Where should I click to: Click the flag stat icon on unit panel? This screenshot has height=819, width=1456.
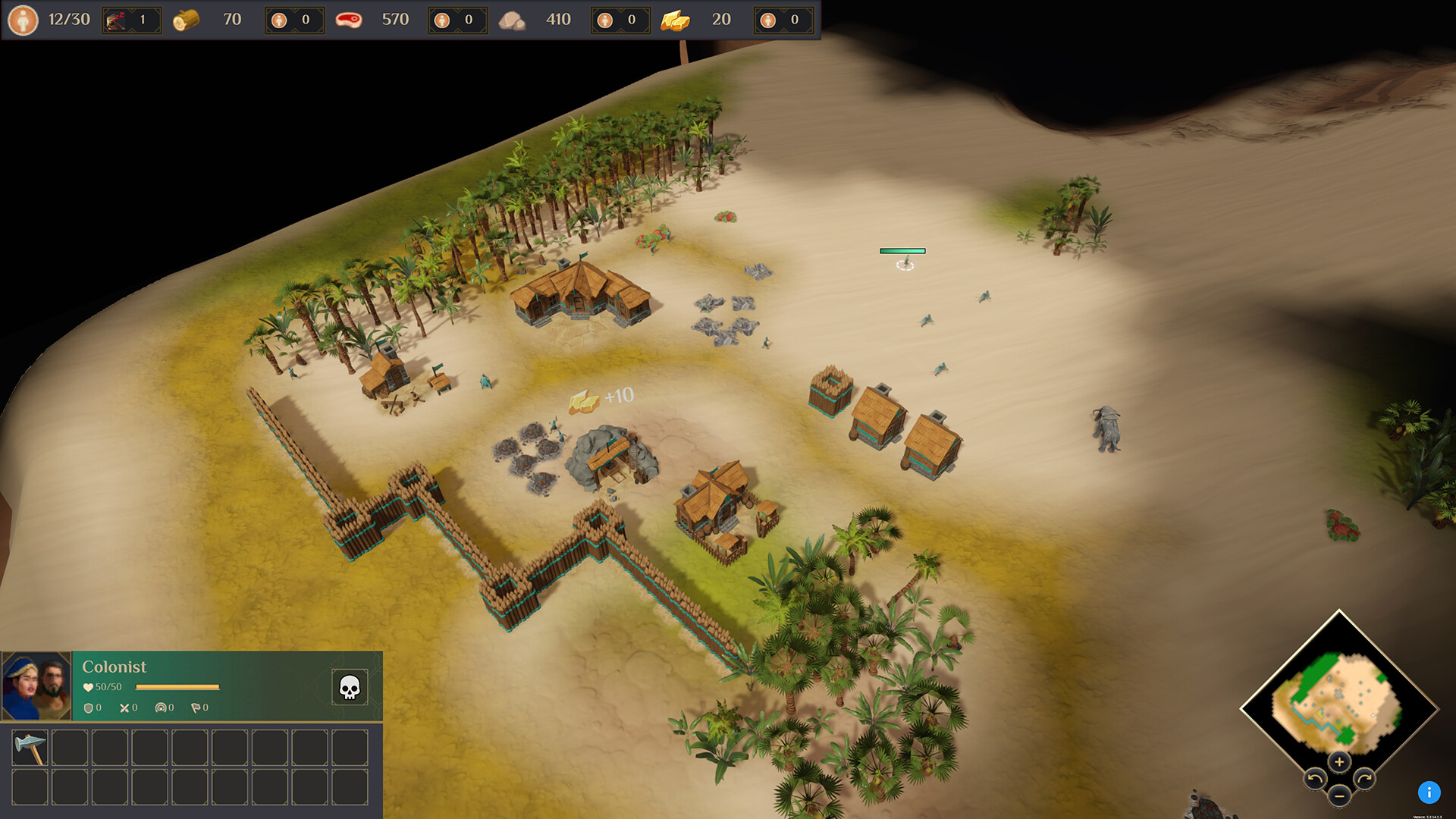pyautogui.click(x=196, y=708)
